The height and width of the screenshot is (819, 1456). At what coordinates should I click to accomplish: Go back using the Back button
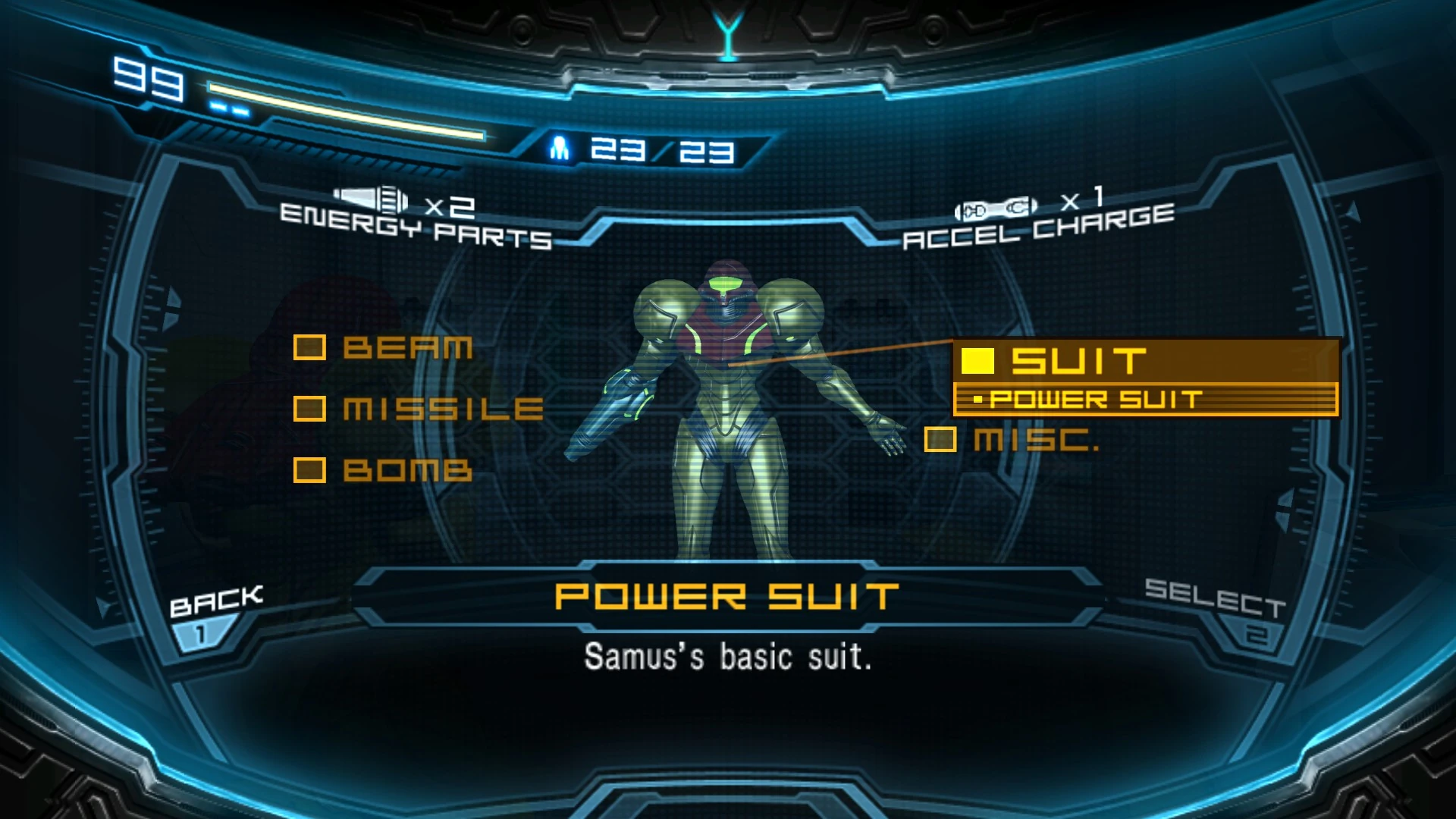pyautogui.click(x=212, y=613)
